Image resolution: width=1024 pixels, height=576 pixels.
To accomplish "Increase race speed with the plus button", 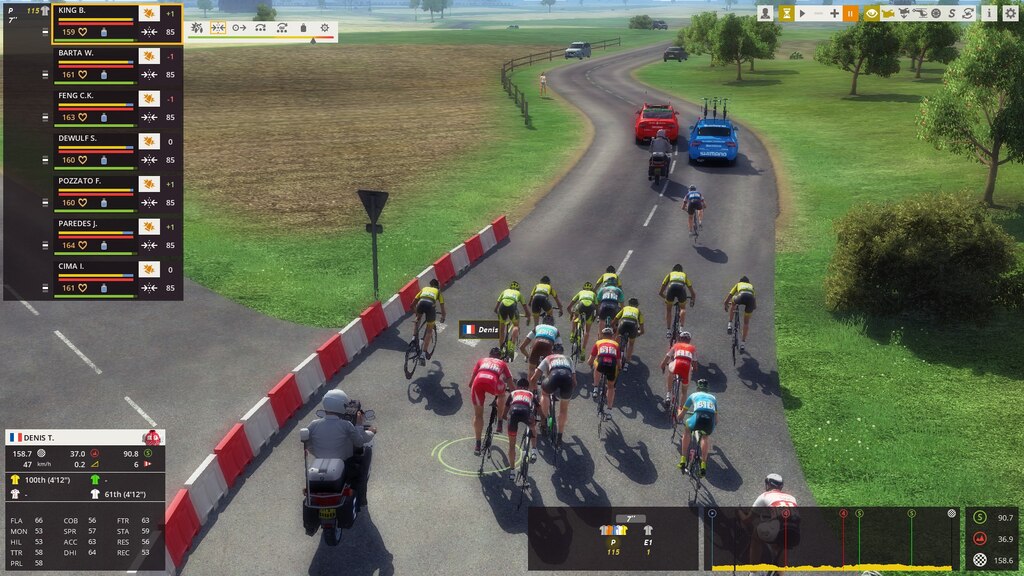I will pyautogui.click(x=834, y=13).
